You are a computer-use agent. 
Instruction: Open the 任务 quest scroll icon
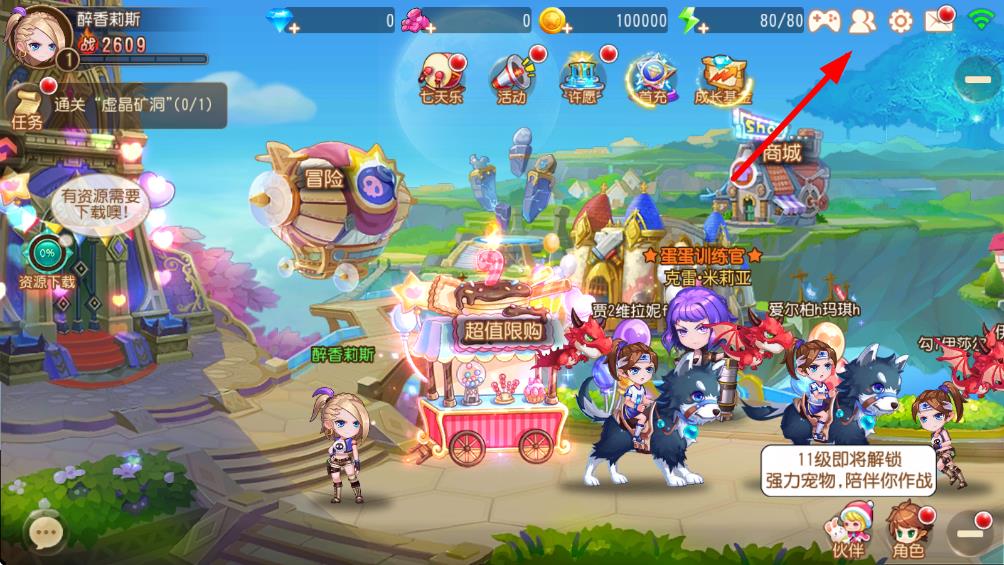tap(27, 106)
